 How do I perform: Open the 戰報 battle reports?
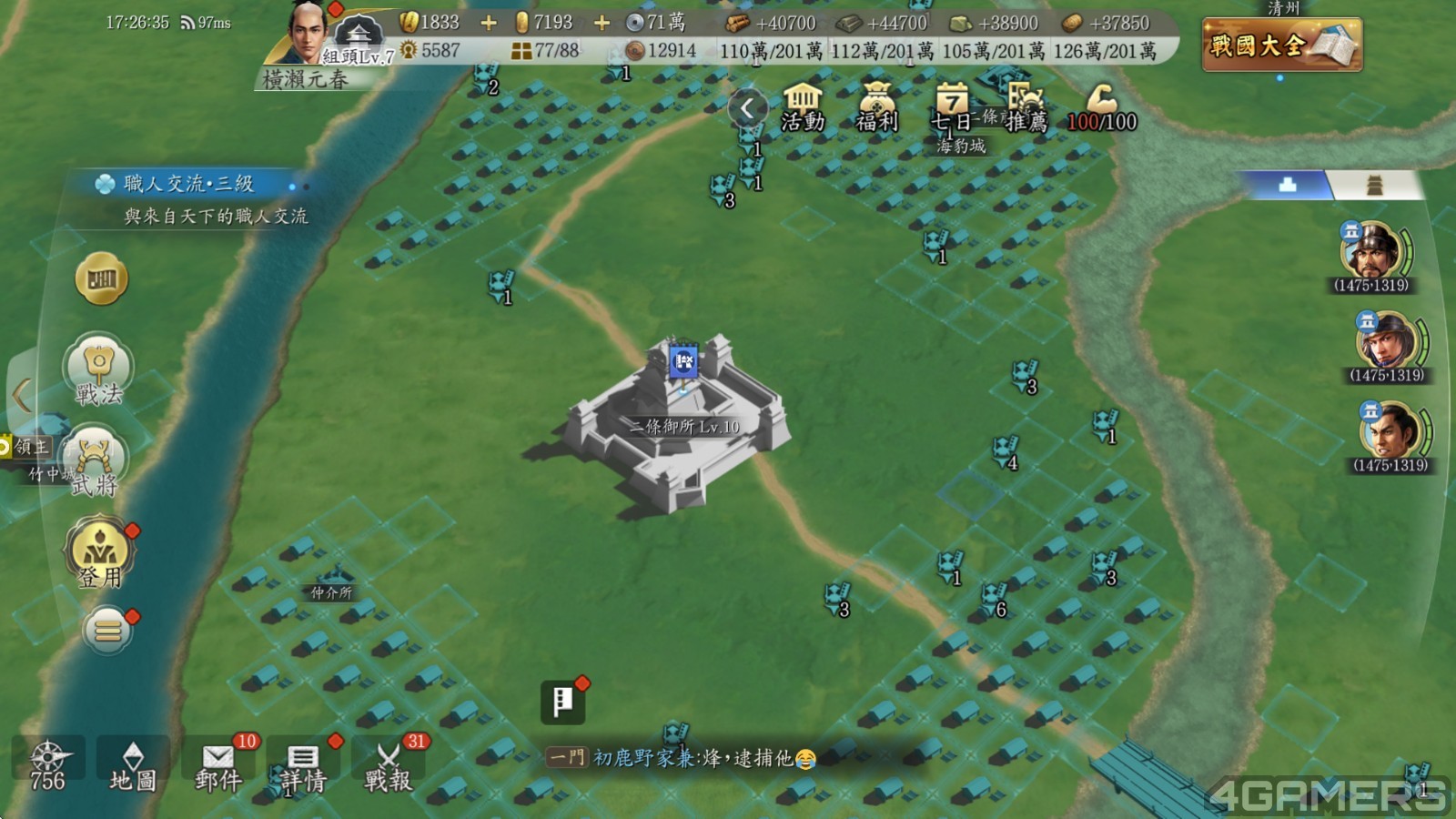pos(389,766)
